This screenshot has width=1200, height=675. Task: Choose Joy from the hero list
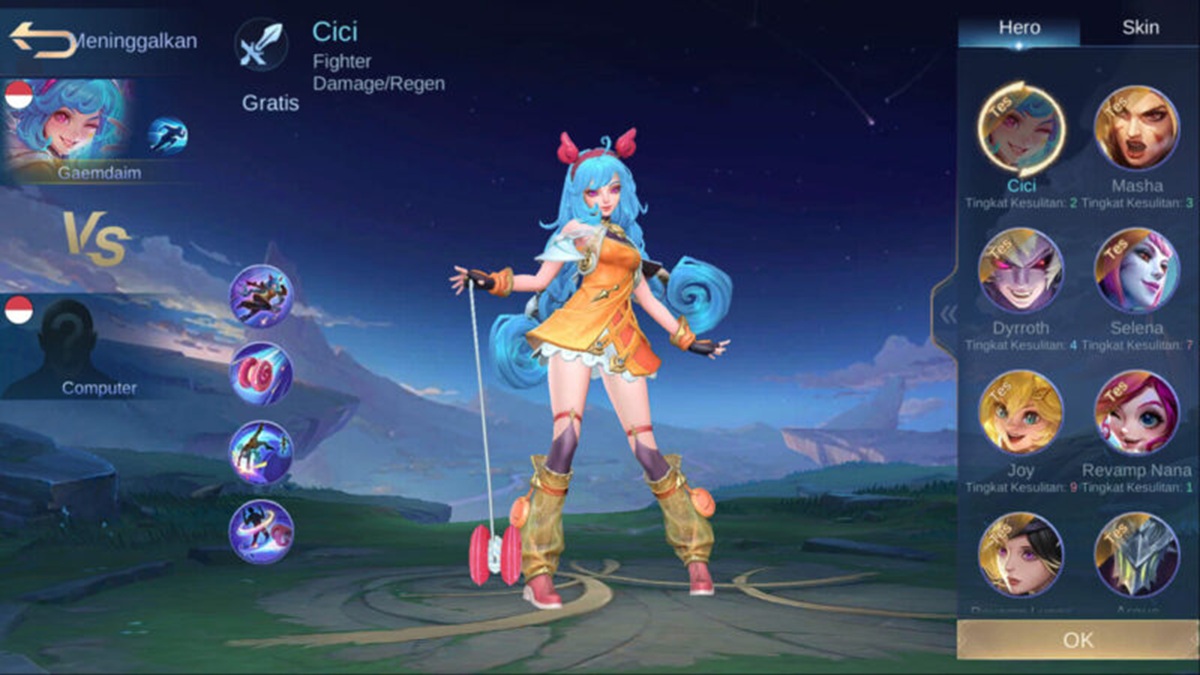pos(1021,413)
